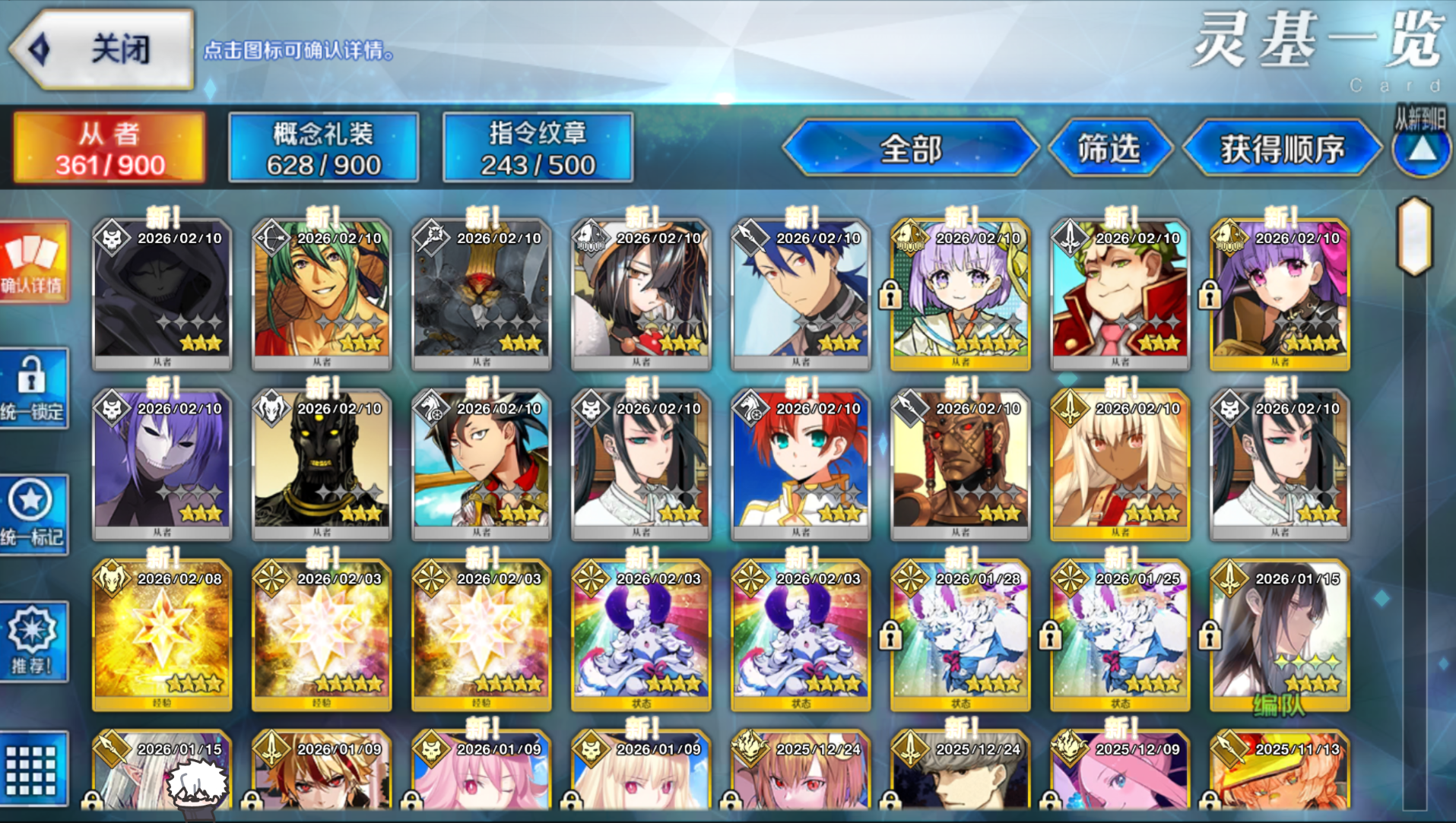Activate 确认详情 detail mode
The width and height of the screenshot is (1456, 823).
point(33,262)
